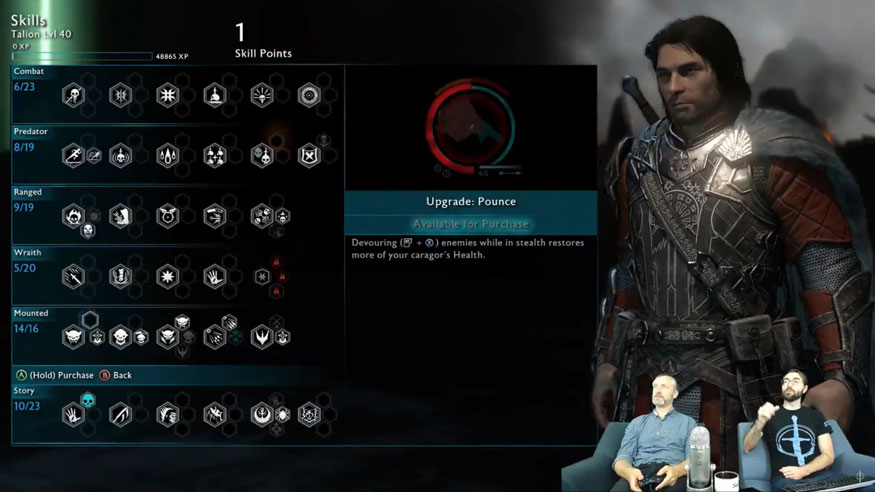Choose the winged crest Mounted skill
Screen dimensions: 875x492
262,337
